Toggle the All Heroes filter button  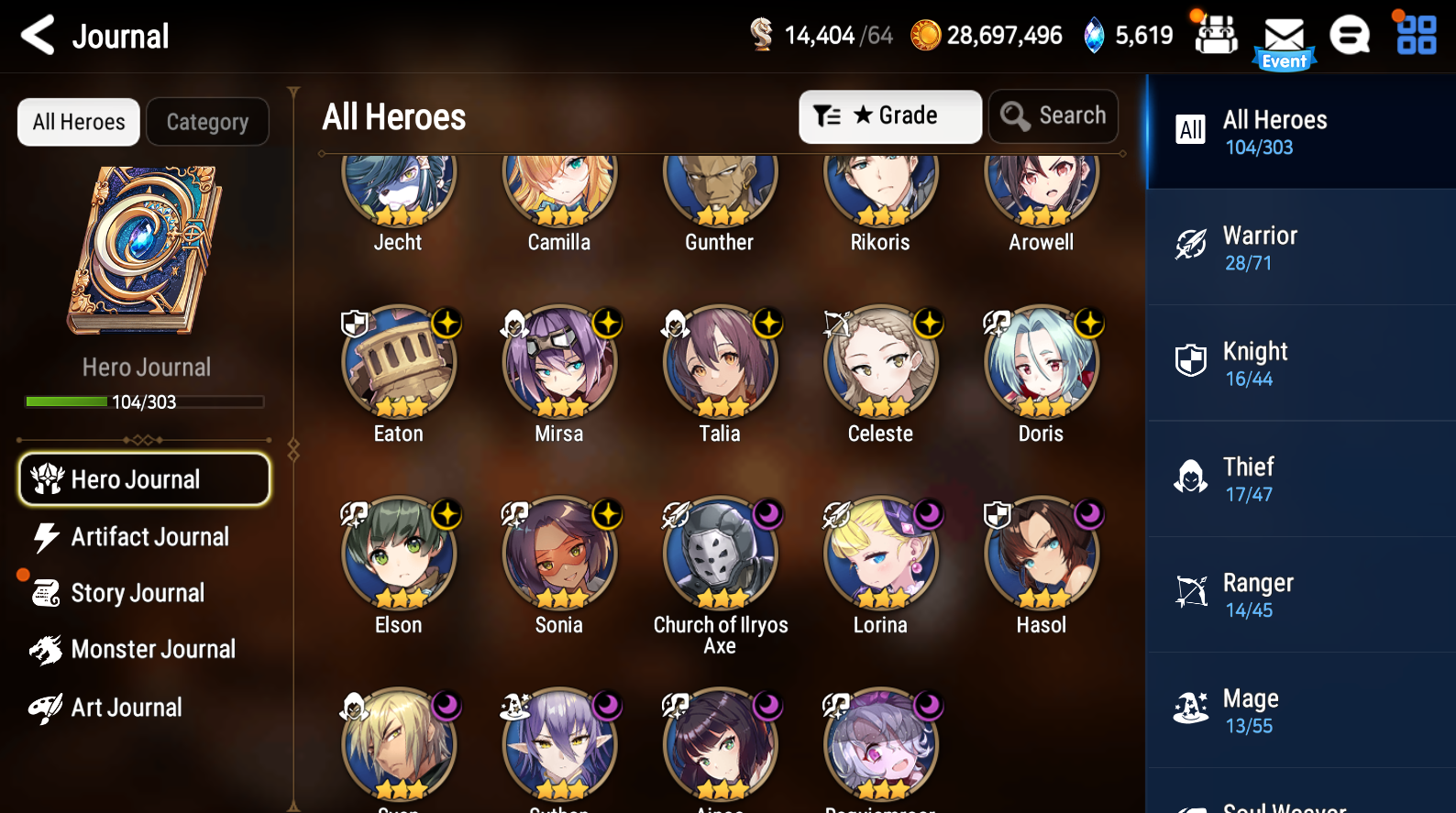coord(78,121)
